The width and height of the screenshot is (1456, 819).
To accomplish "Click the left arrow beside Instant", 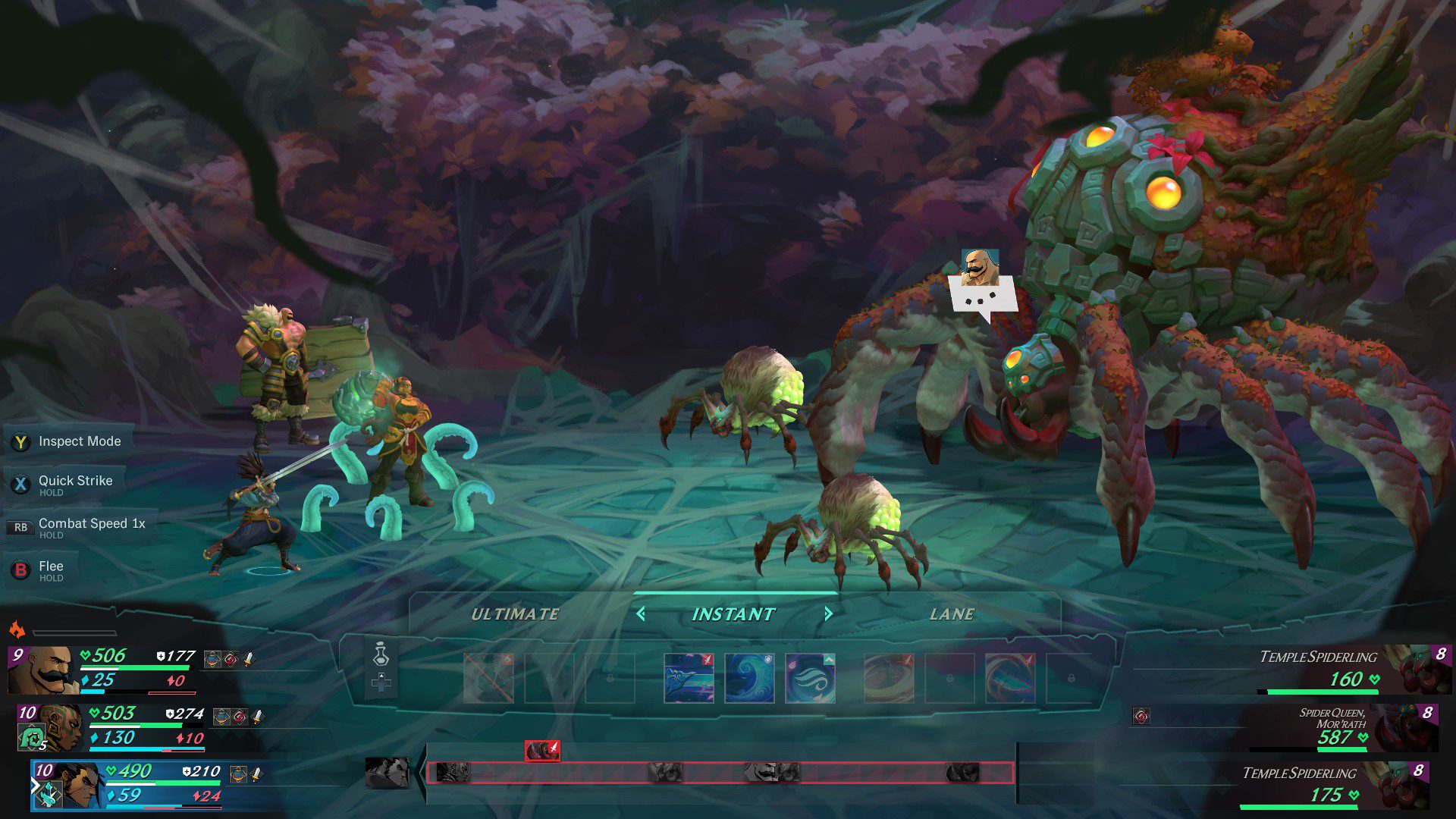I will tap(641, 613).
